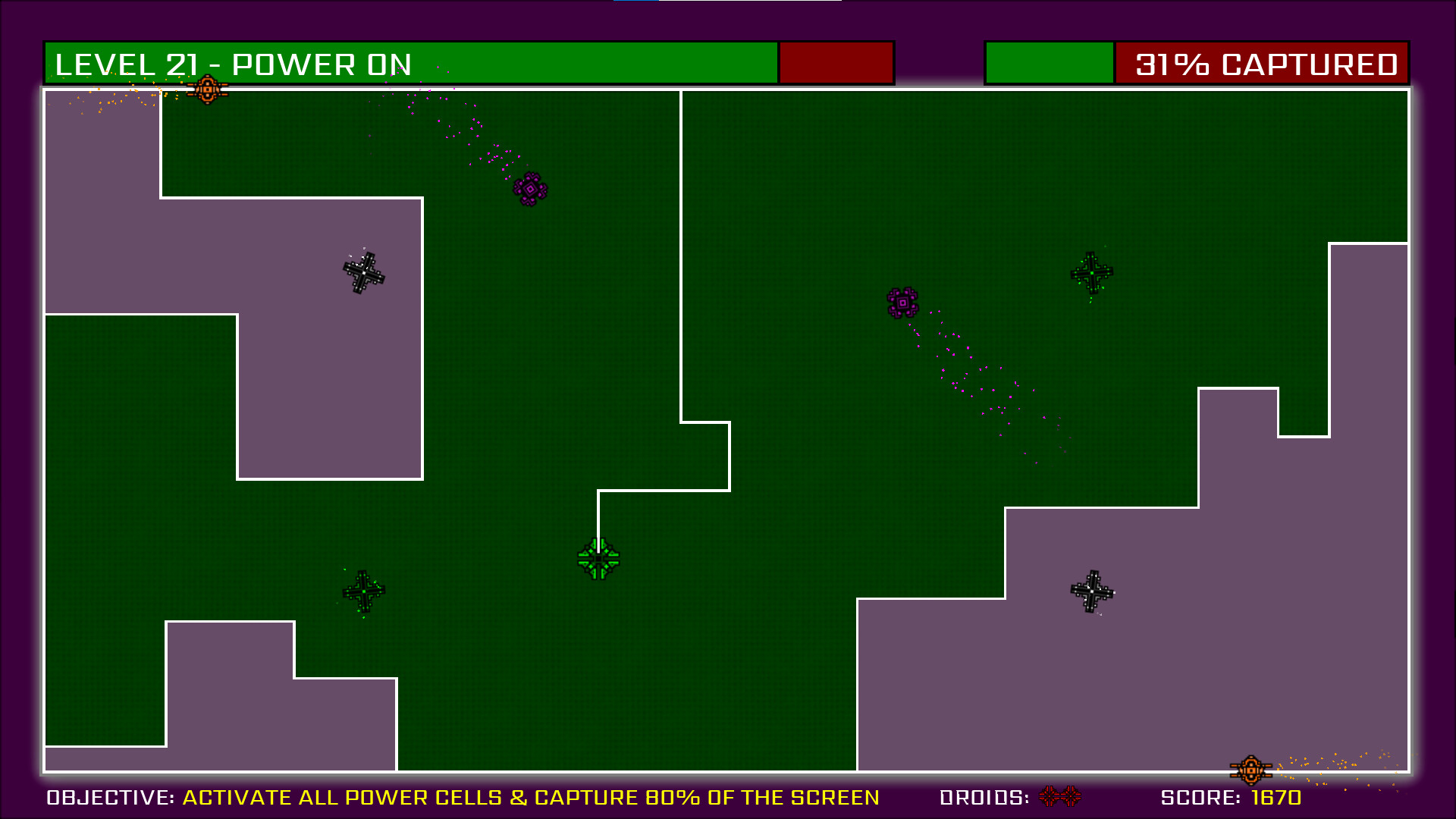Screen dimensions: 1456x819
Task: Select the first droid icon in the DROIDS counter
Action: (x=1049, y=796)
